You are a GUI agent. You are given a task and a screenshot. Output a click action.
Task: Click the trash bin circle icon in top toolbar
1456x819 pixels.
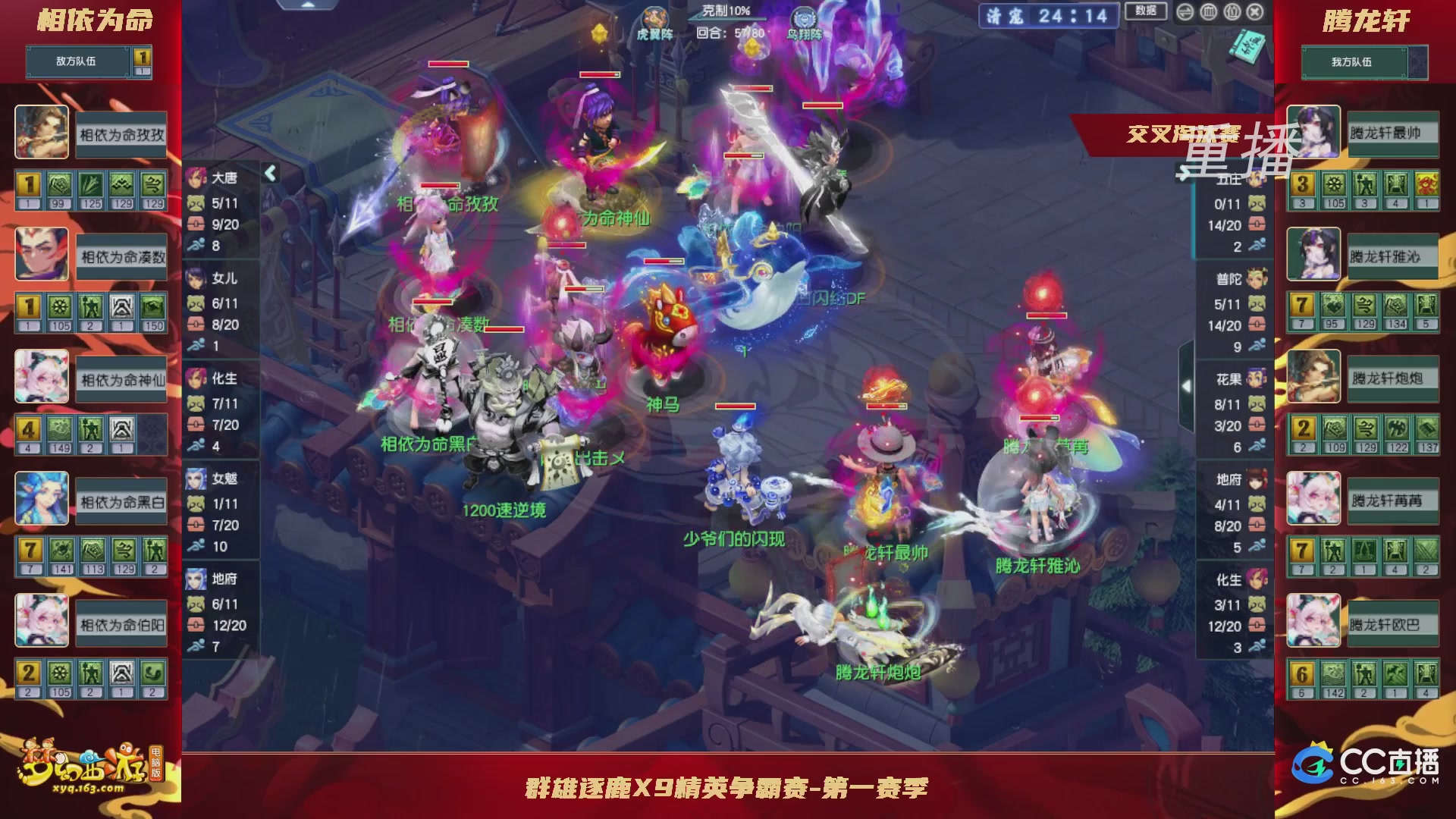click(1208, 12)
